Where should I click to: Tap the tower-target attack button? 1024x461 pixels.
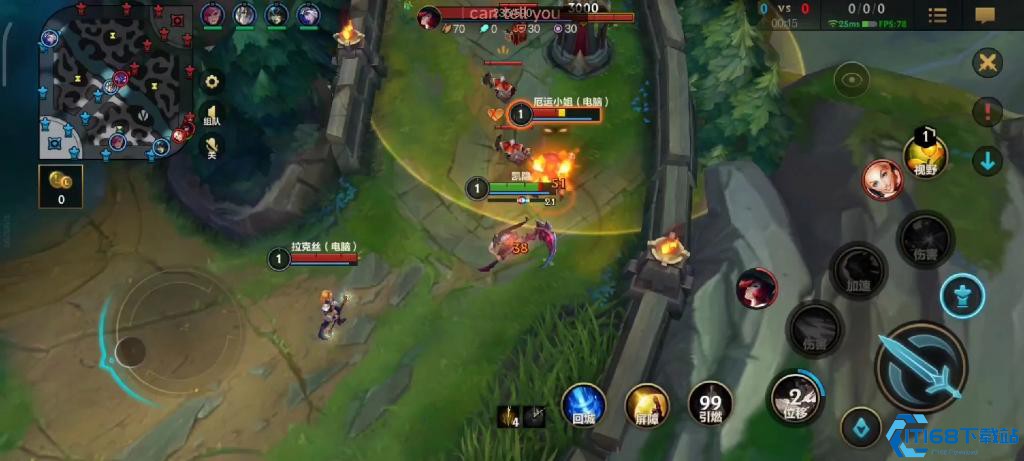coord(962,295)
